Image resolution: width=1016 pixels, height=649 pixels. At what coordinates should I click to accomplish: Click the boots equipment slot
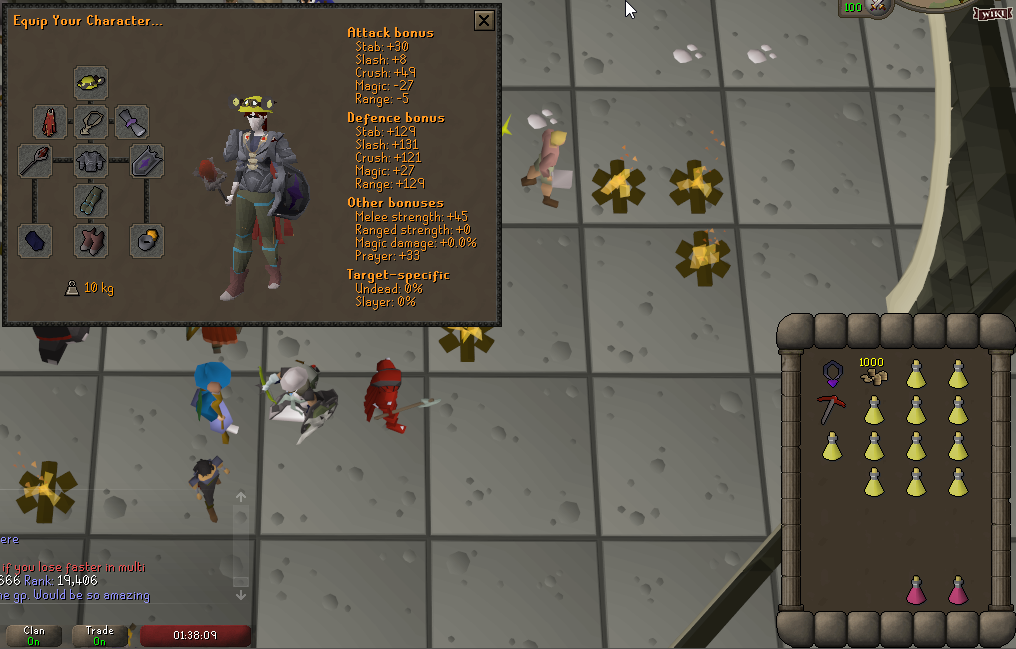click(91, 240)
